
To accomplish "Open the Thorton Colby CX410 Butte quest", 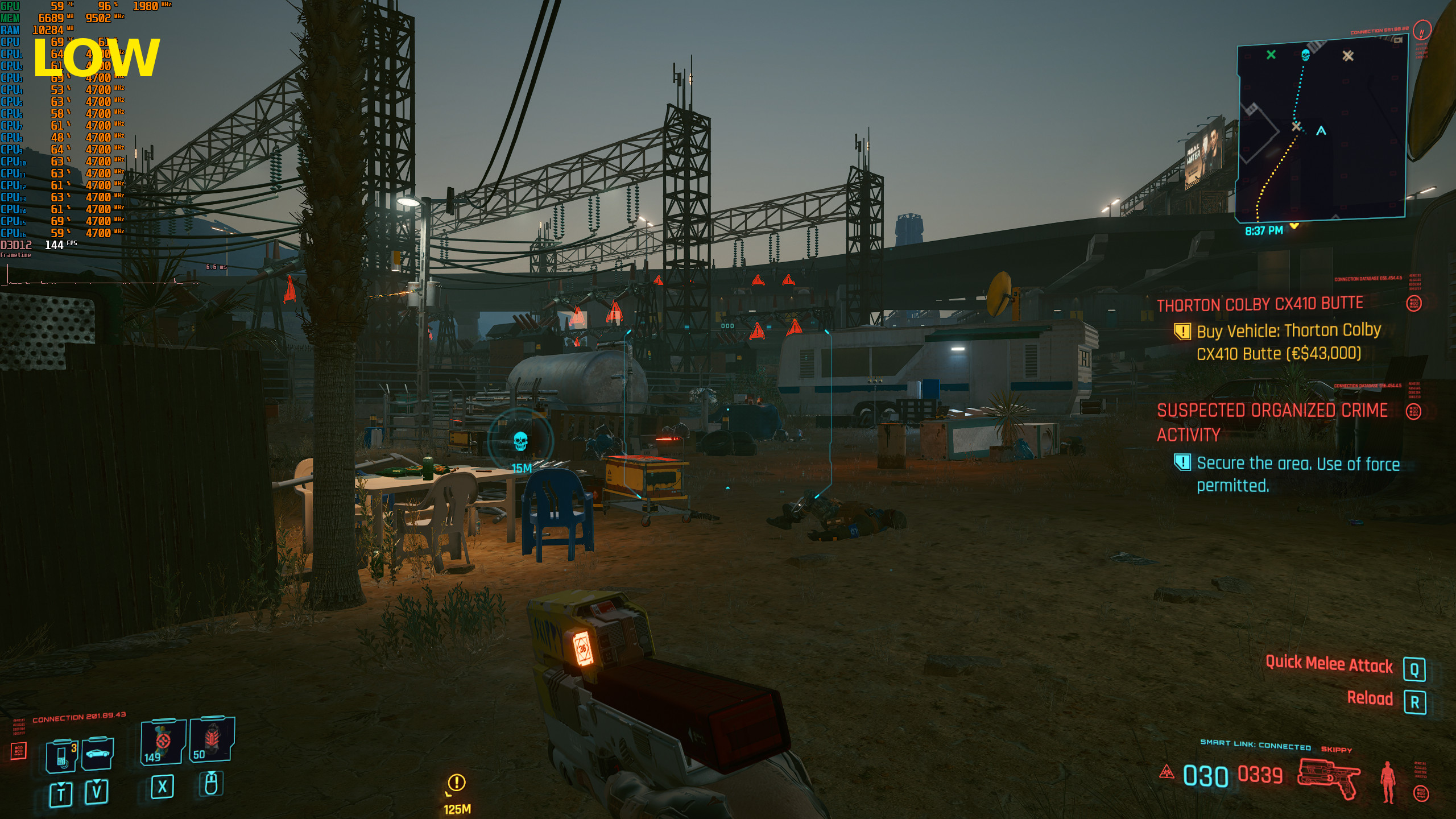I will [1260, 304].
